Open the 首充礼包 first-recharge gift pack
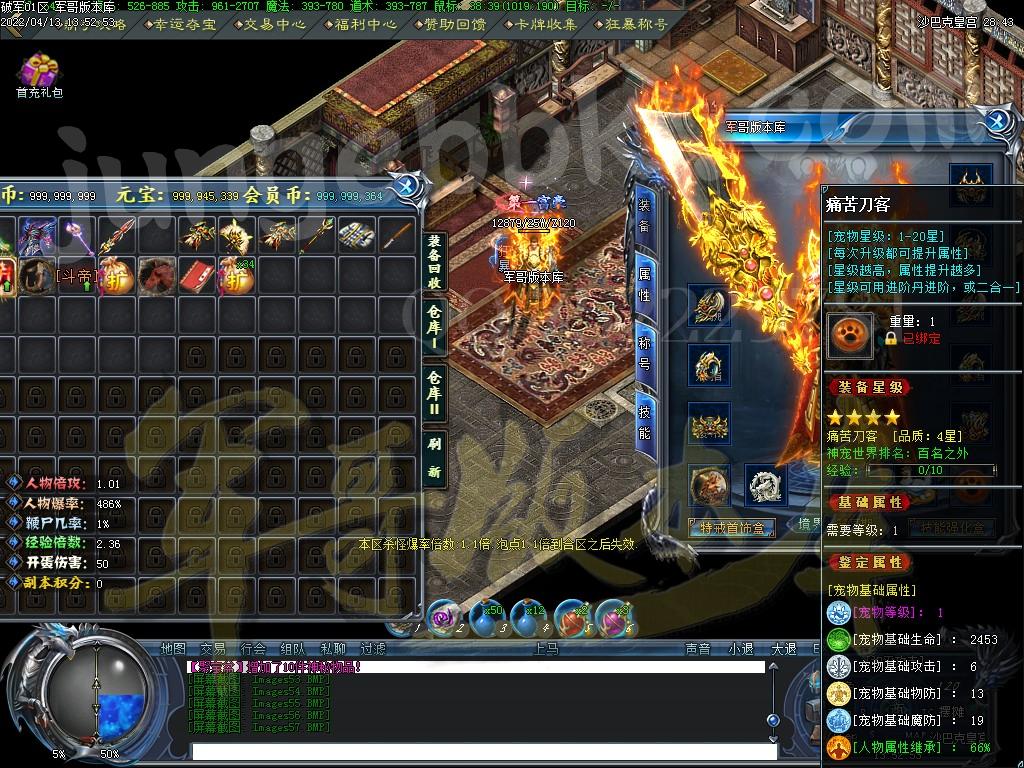Viewport: 1024px width, 768px height. coord(39,74)
